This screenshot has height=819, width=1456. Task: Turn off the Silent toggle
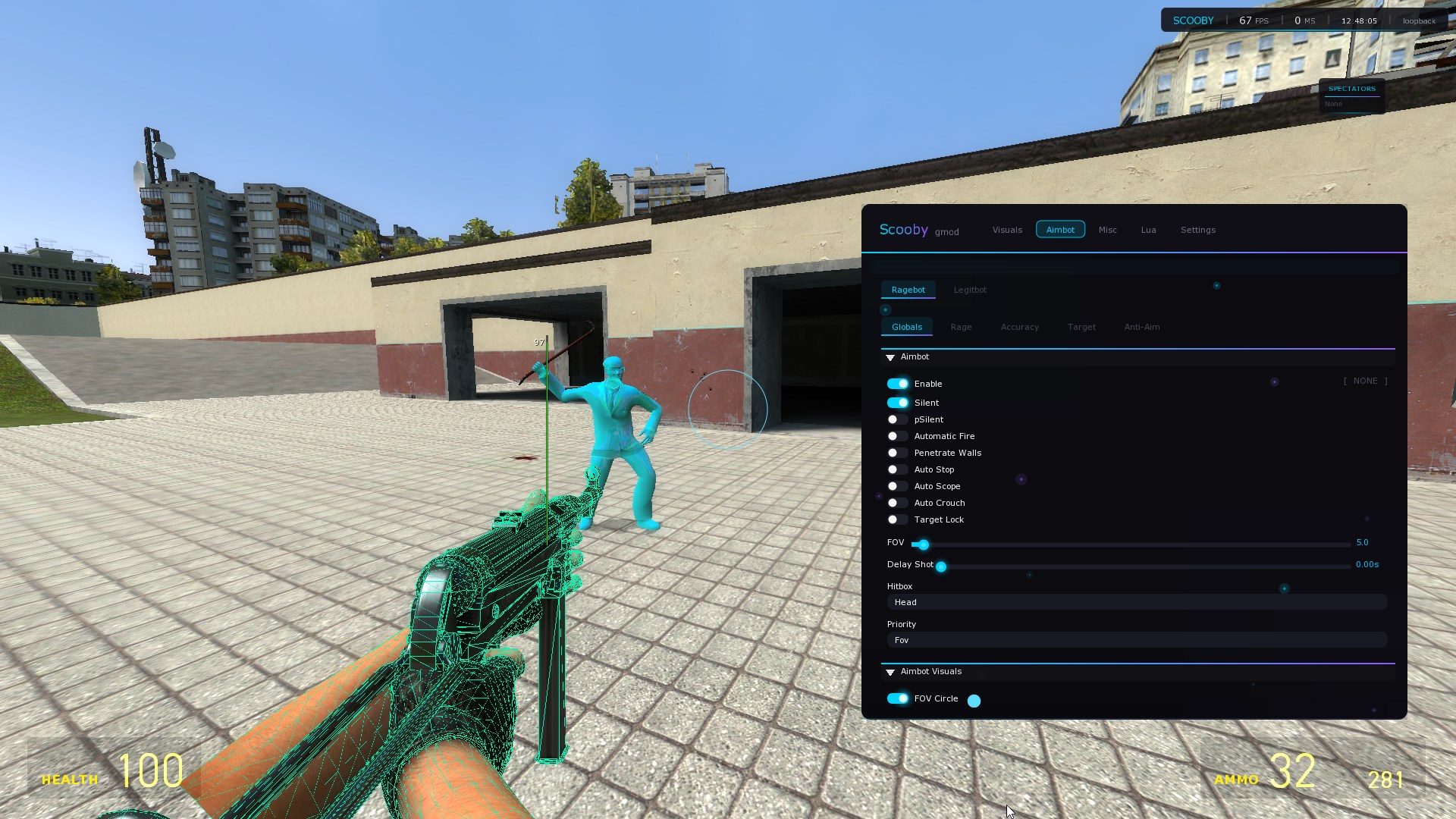pyautogui.click(x=897, y=403)
